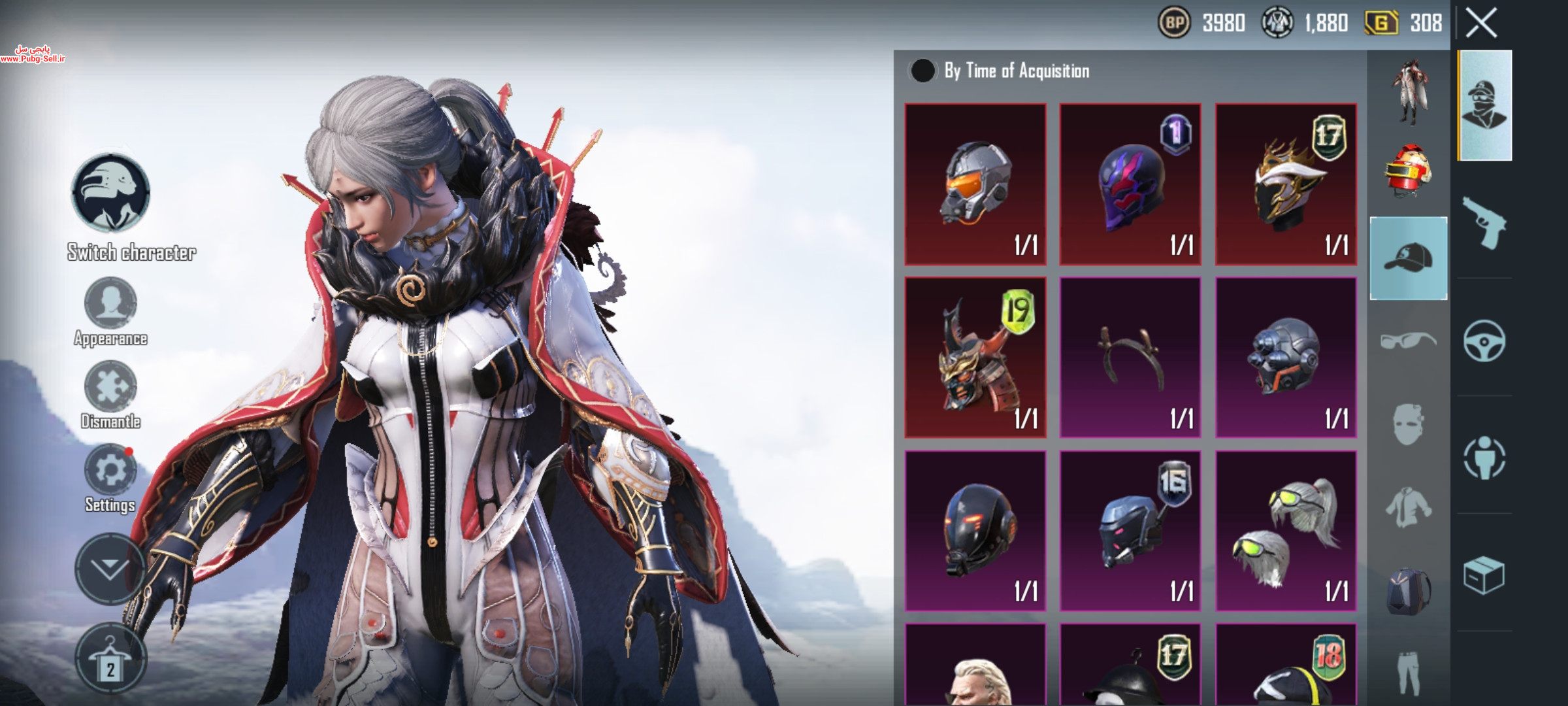Close the inventory screen
Viewport: 1568px width, 706px height.
pyautogui.click(x=1481, y=24)
